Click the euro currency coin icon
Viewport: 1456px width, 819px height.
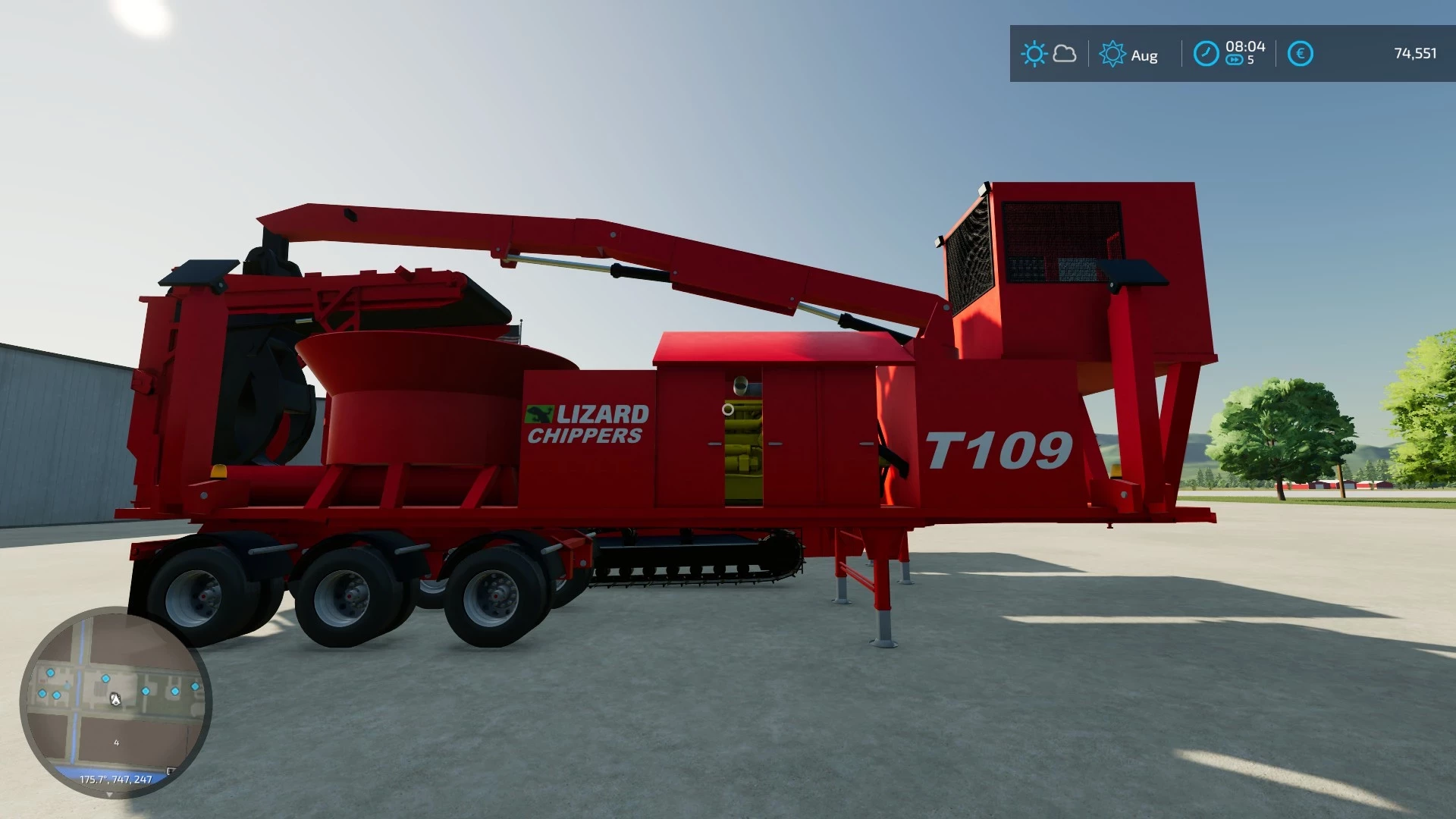(x=1301, y=53)
